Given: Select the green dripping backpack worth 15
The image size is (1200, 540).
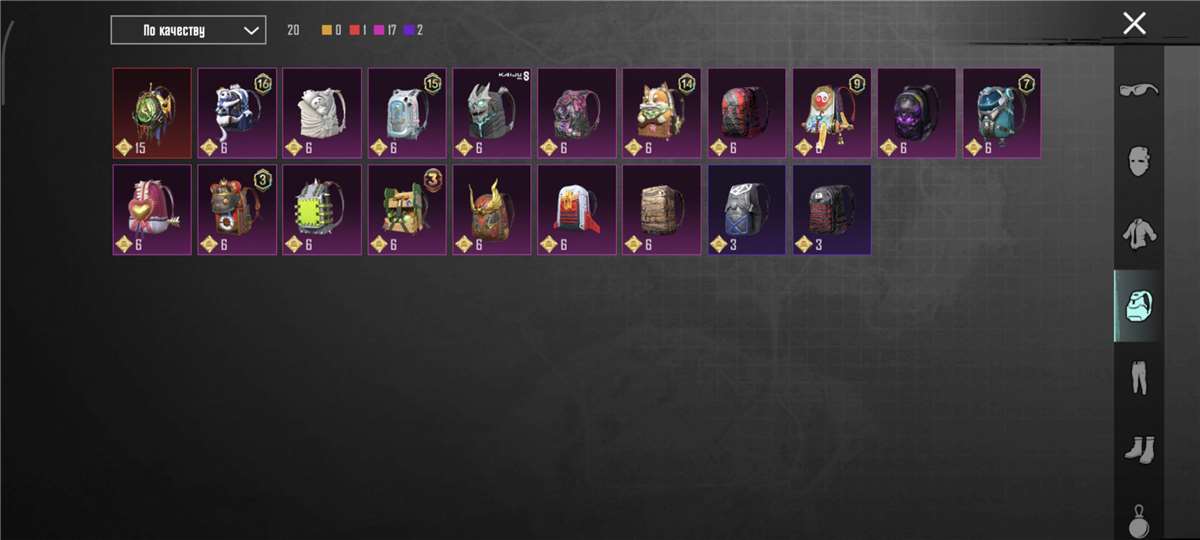Looking at the screenshot, I should point(152,113).
